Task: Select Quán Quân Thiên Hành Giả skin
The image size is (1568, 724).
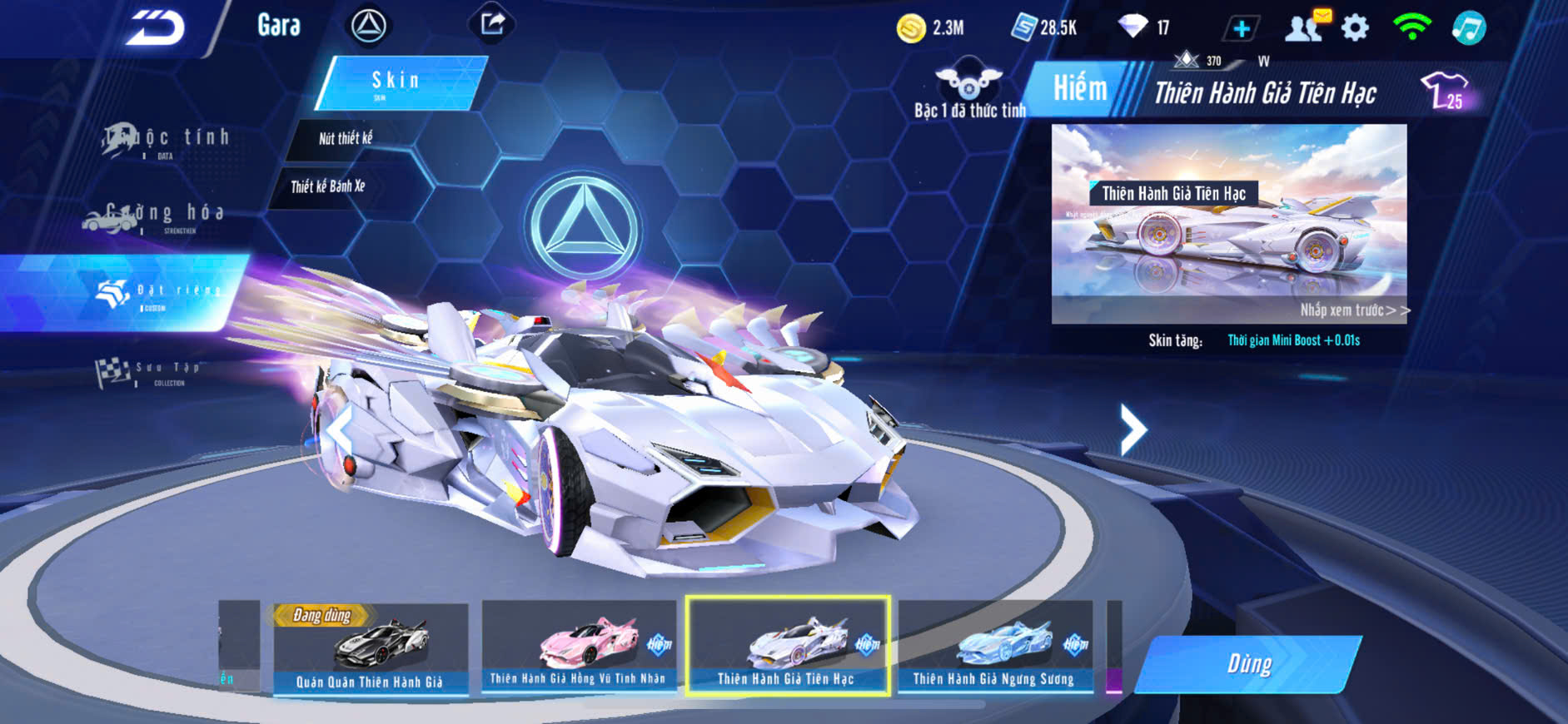Action: 371,647
